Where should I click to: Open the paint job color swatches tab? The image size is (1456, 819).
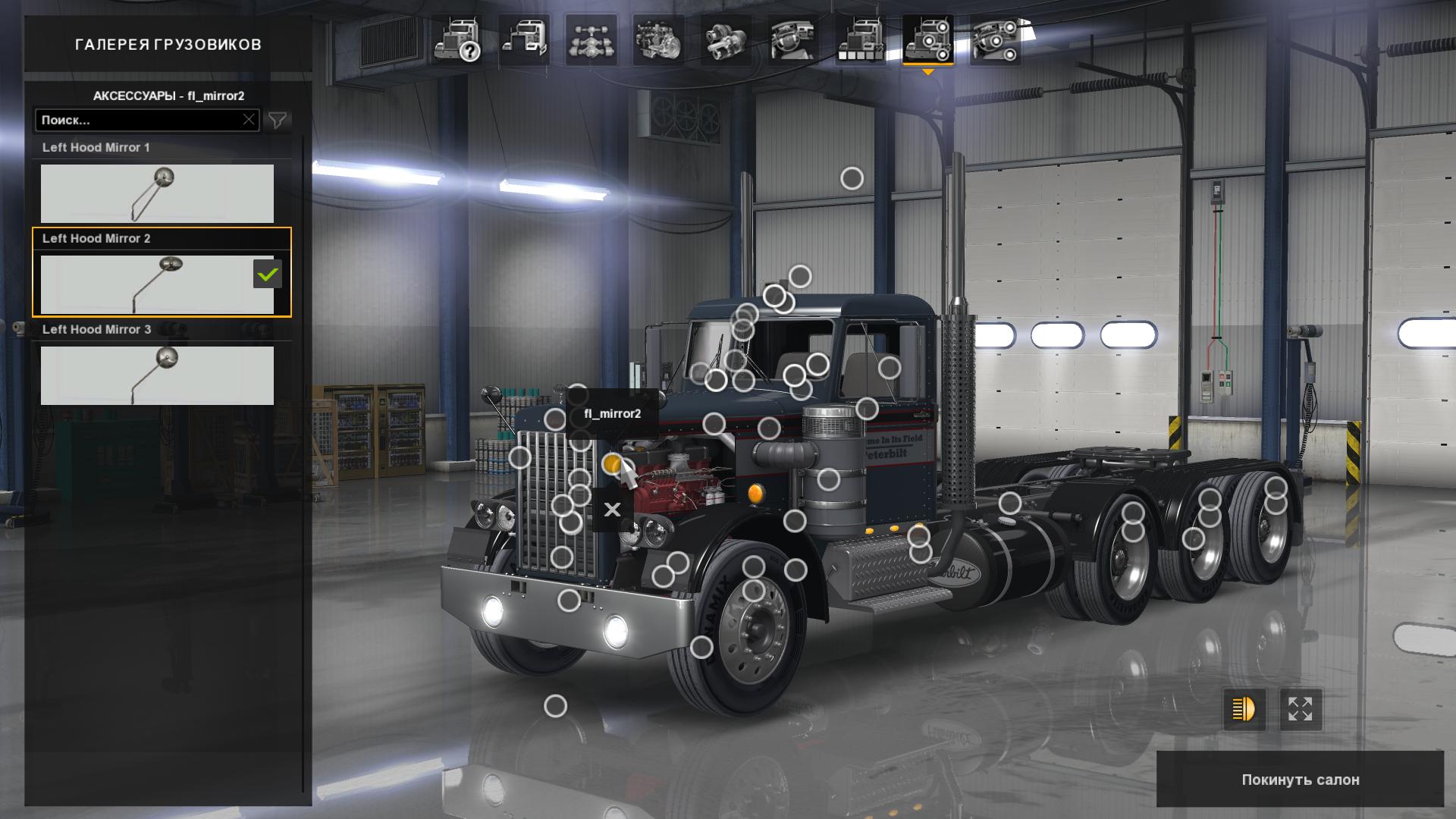tap(859, 40)
